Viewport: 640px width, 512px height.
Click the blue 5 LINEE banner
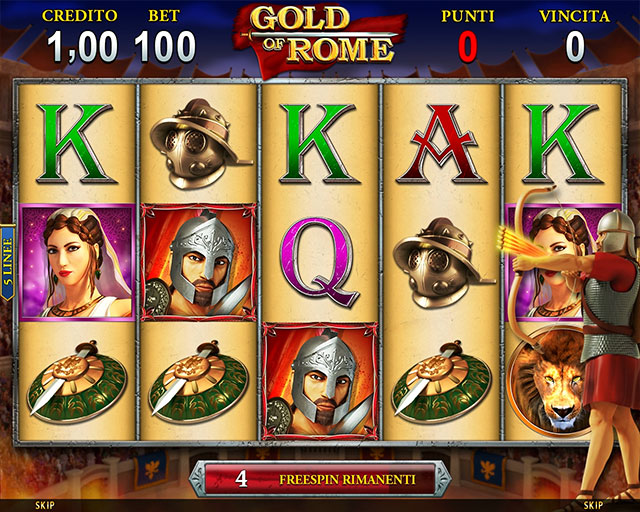7,258
